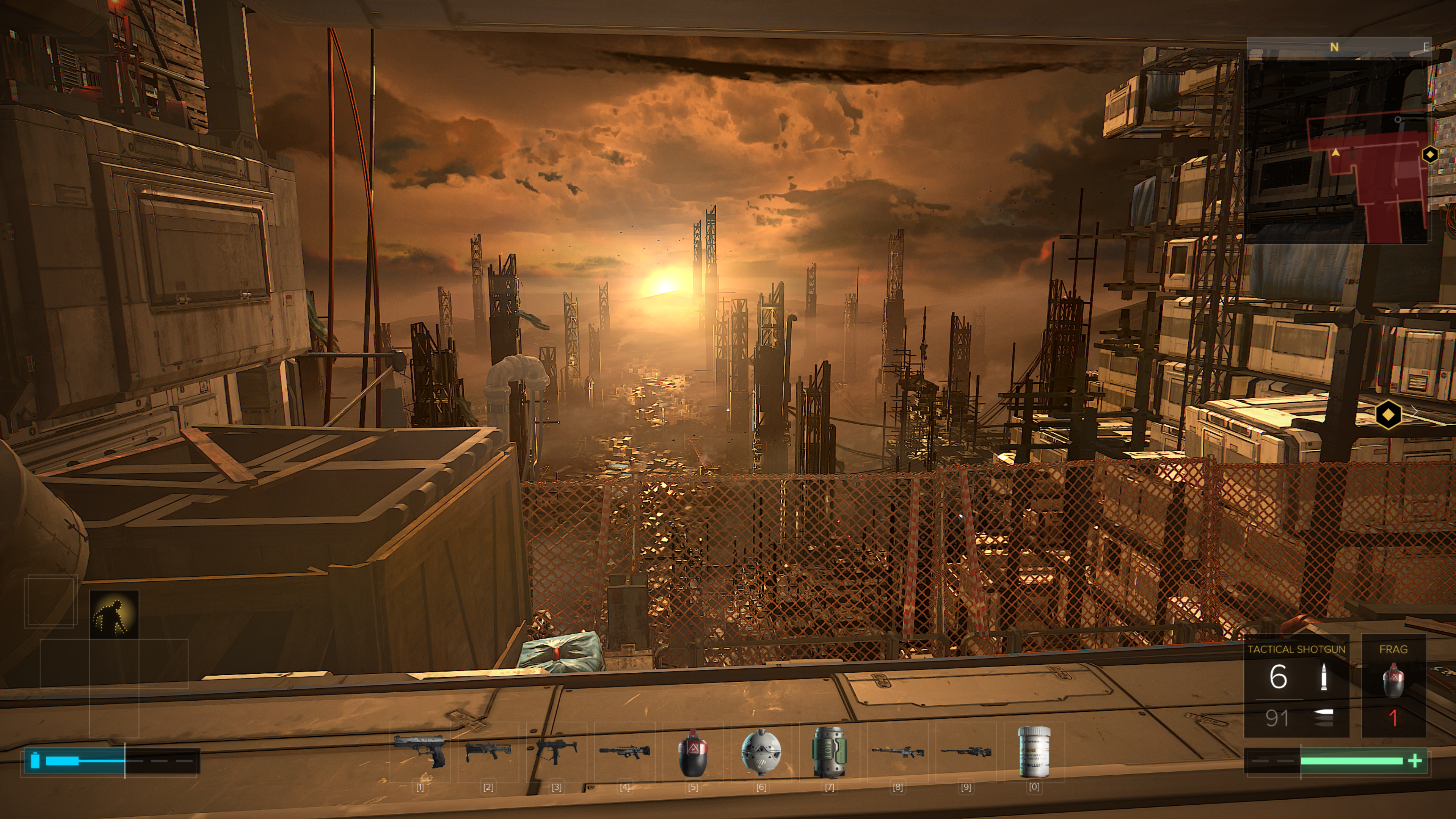Pick the white spherical grenade in slot 6
The image size is (1456, 819).
(761, 752)
